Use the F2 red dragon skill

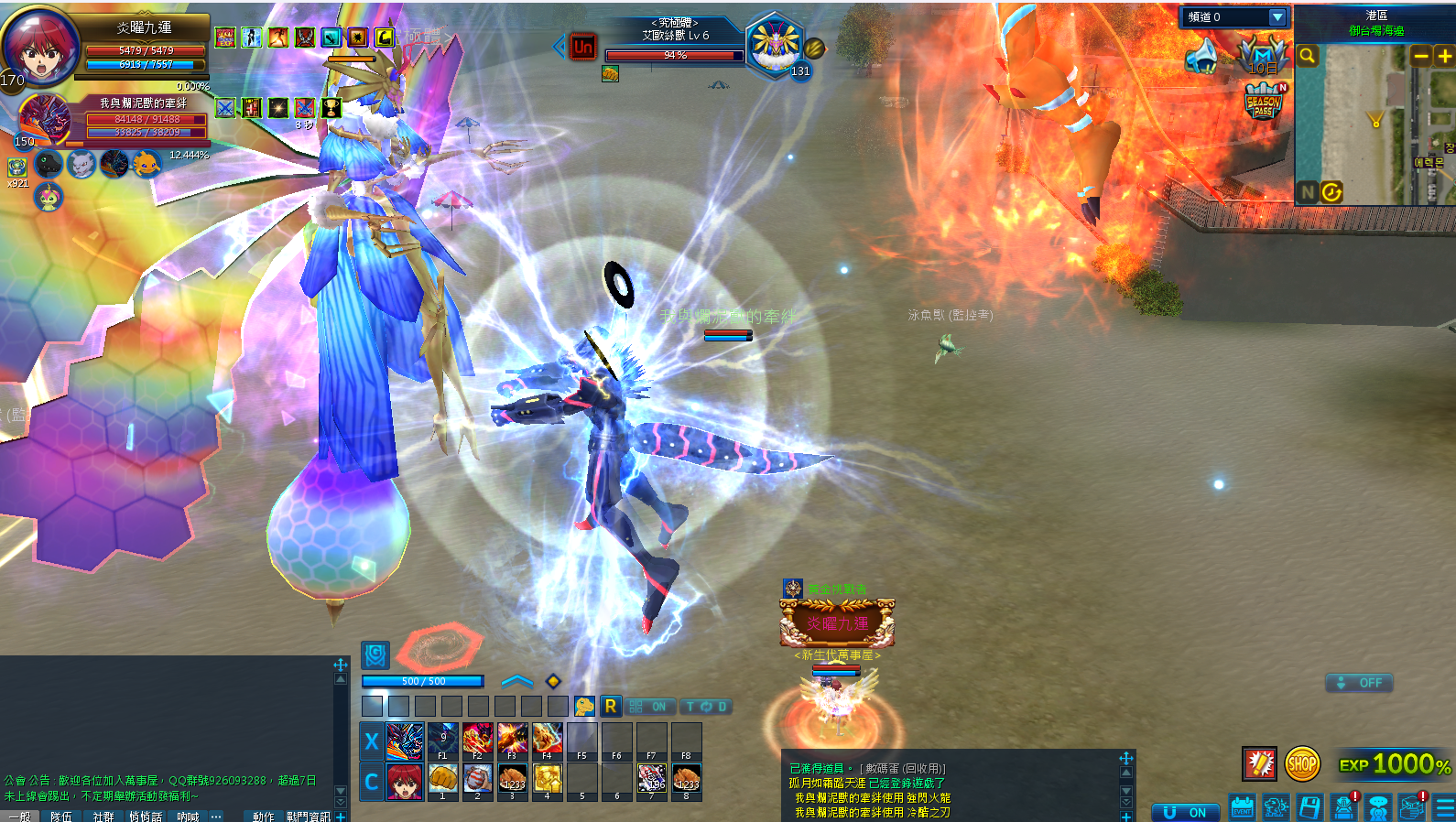click(x=477, y=740)
